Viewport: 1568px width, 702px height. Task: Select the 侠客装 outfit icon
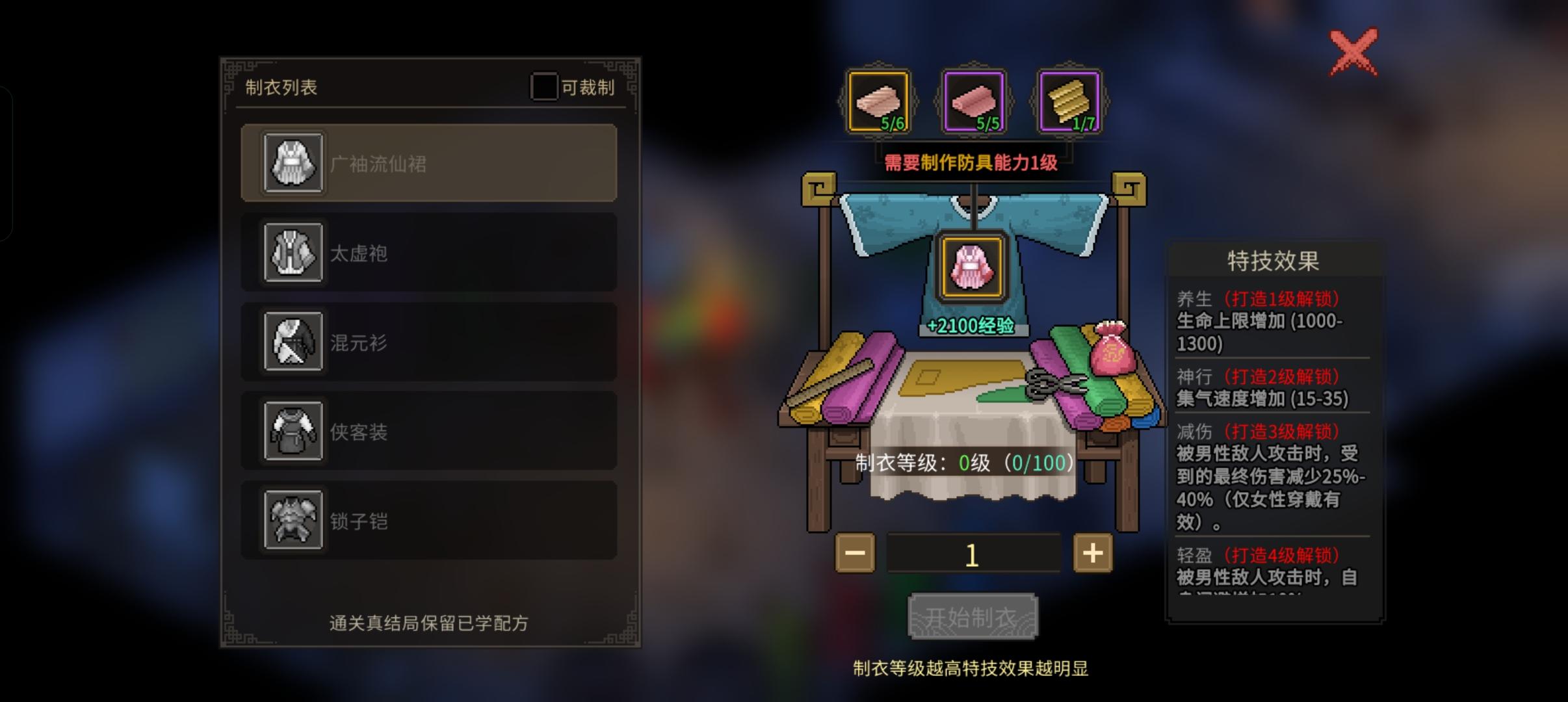click(x=293, y=431)
